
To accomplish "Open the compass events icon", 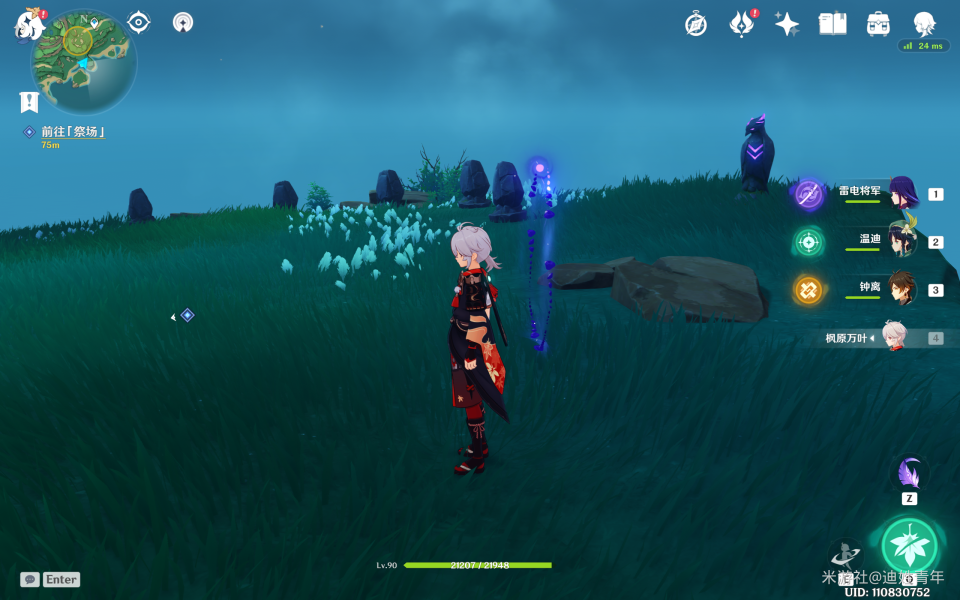I will tap(696, 24).
